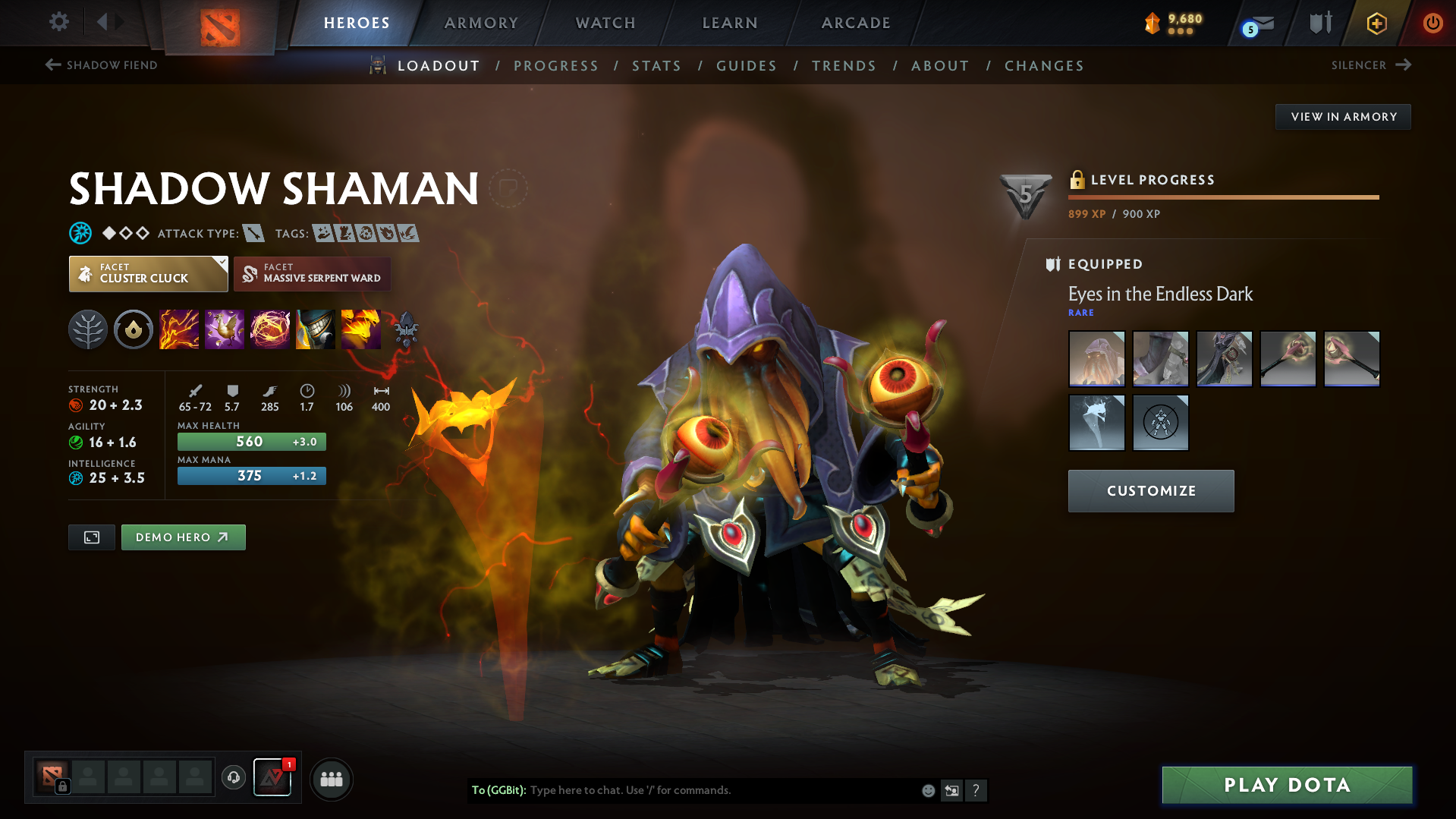Select the hooded cloak item thumbnail
The width and height of the screenshot is (1456, 819).
(1096, 358)
